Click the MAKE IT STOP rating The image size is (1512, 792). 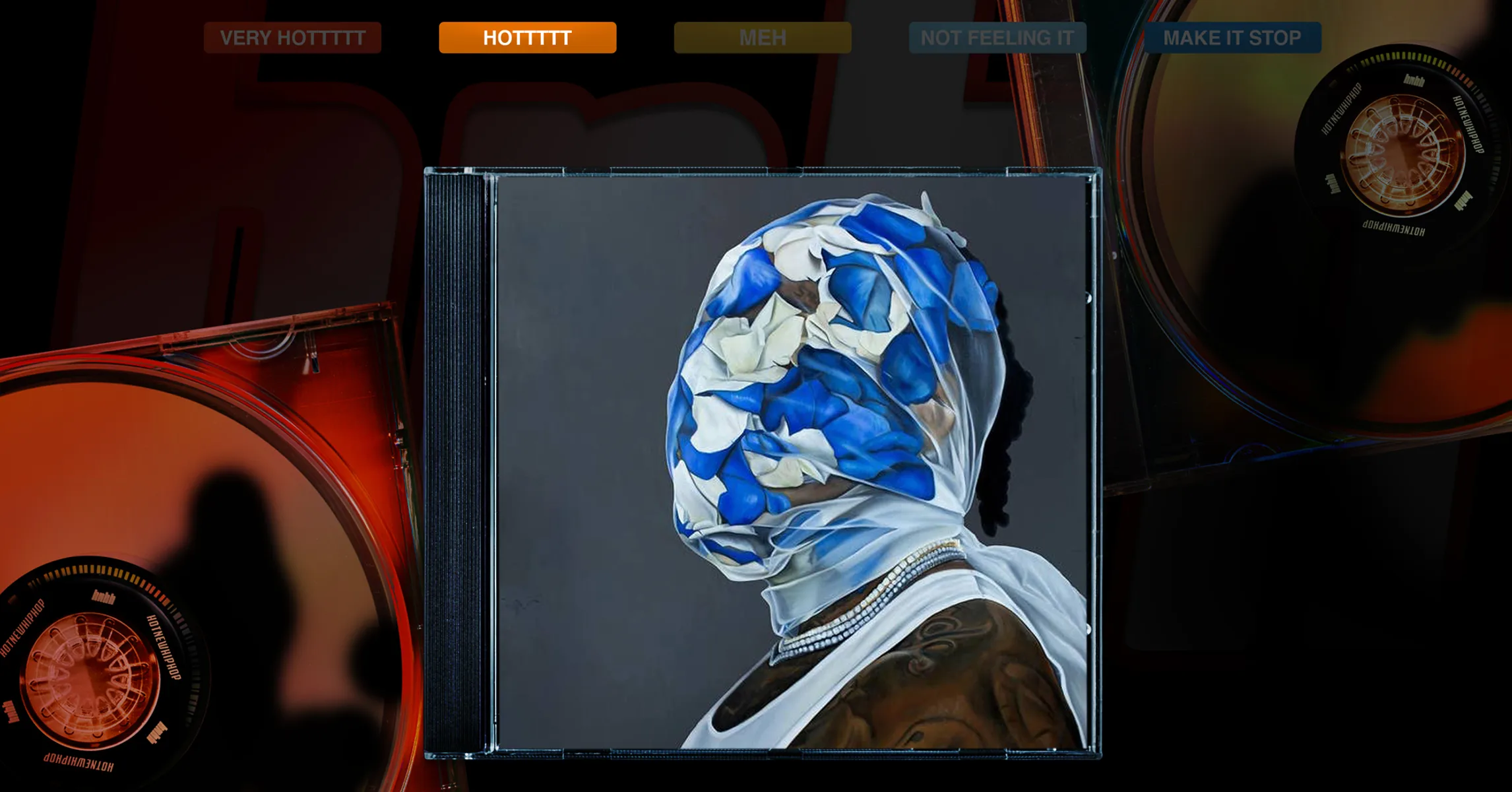[x=1232, y=38]
